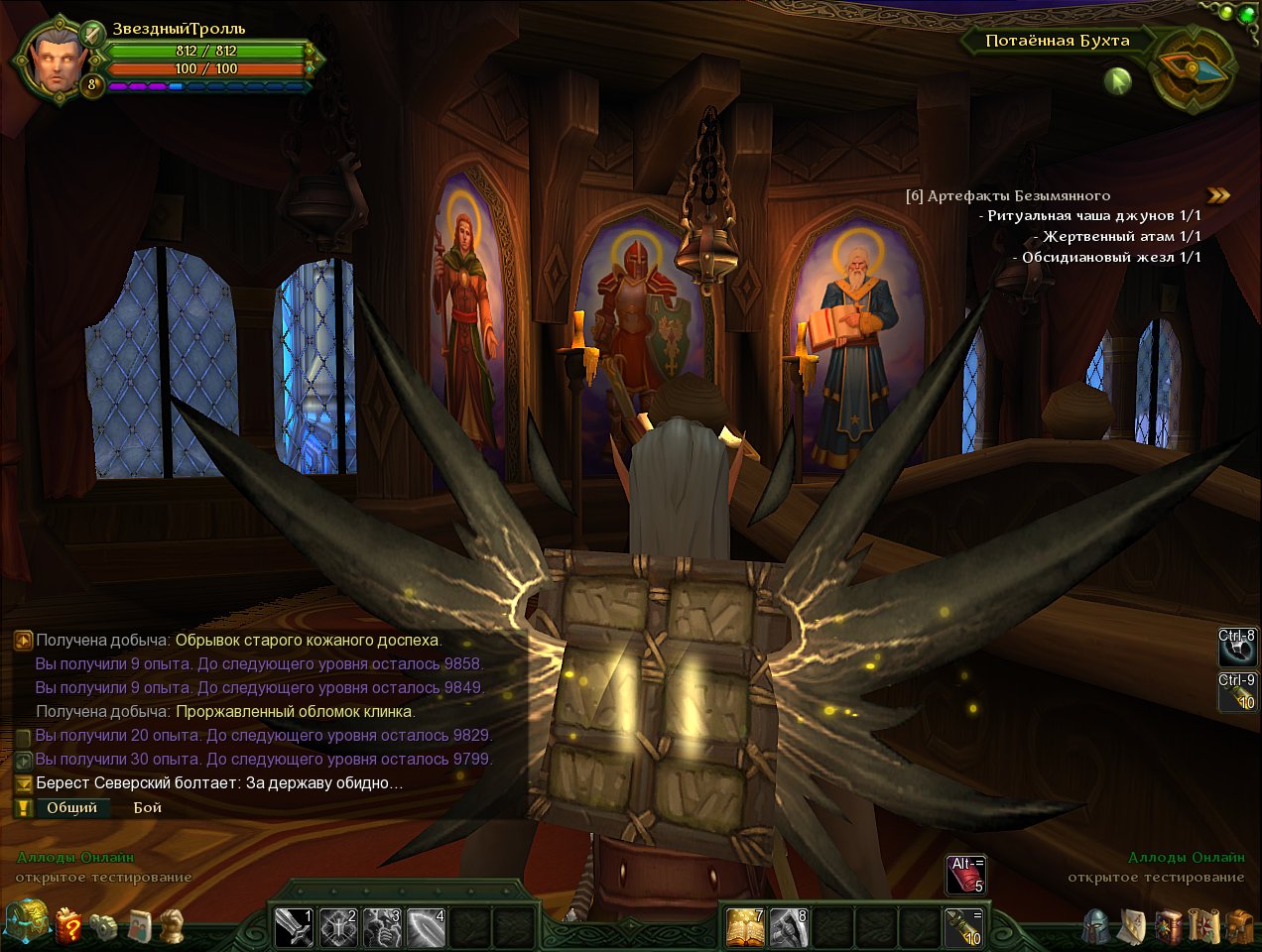Open the knight helmet character menu
This screenshot has height=952, width=1262.
(x=1096, y=926)
